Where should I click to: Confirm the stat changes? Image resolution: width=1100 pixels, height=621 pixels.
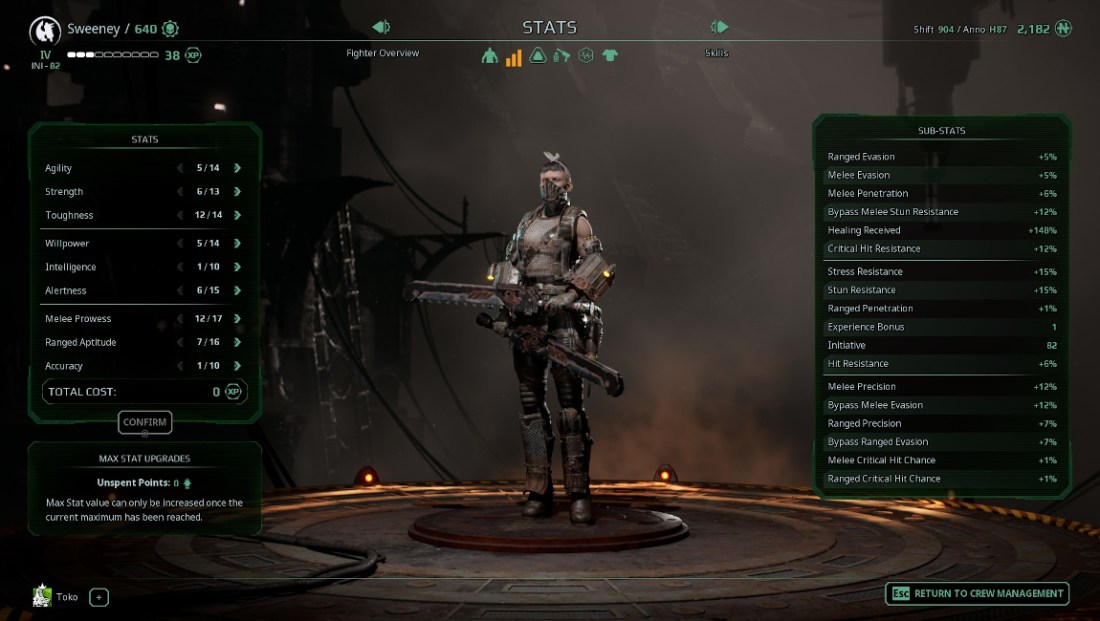point(145,422)
